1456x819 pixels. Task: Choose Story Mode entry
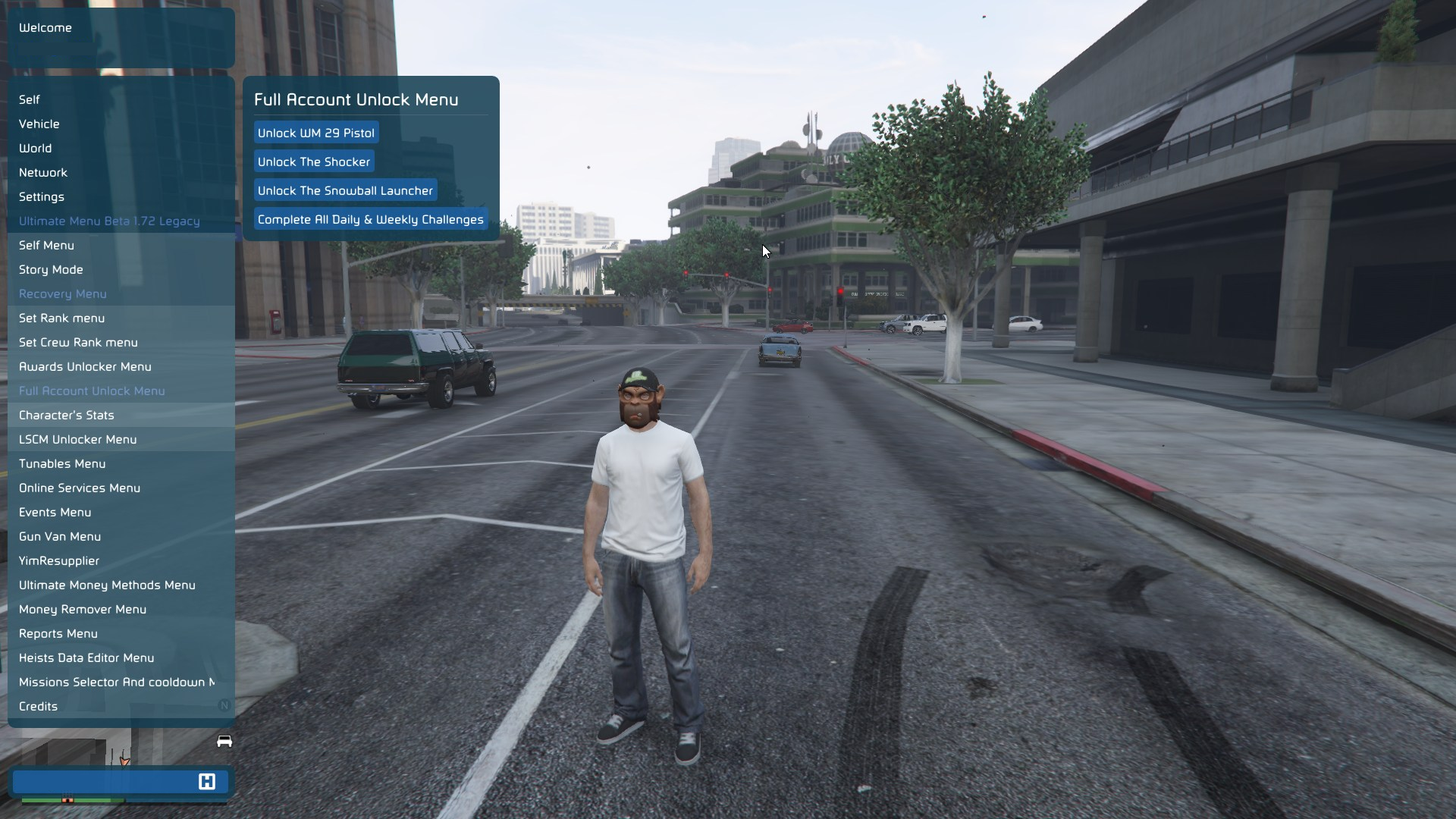coord(51,269)
